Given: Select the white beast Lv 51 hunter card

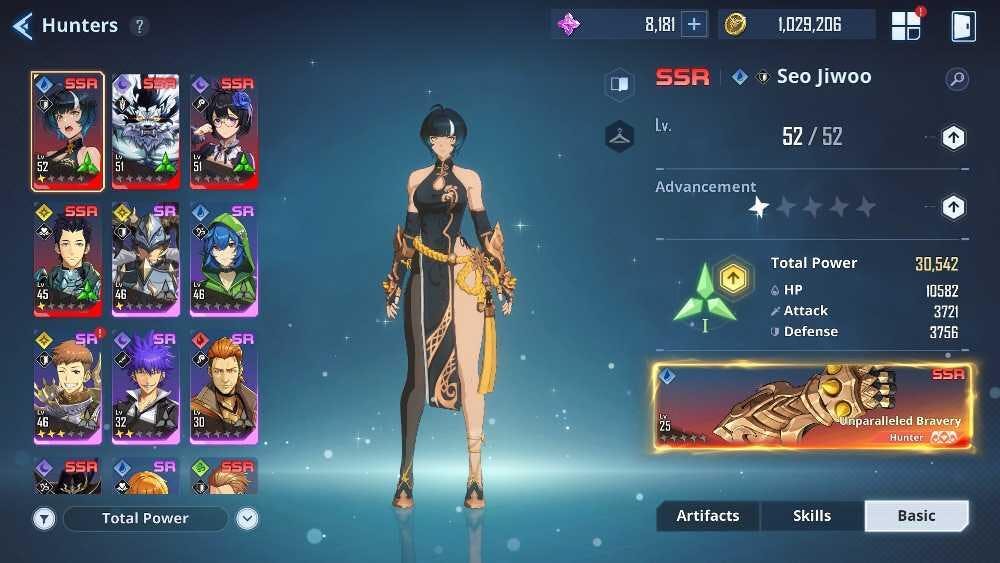Looking at the screenshot, I should tap(146, 131).
